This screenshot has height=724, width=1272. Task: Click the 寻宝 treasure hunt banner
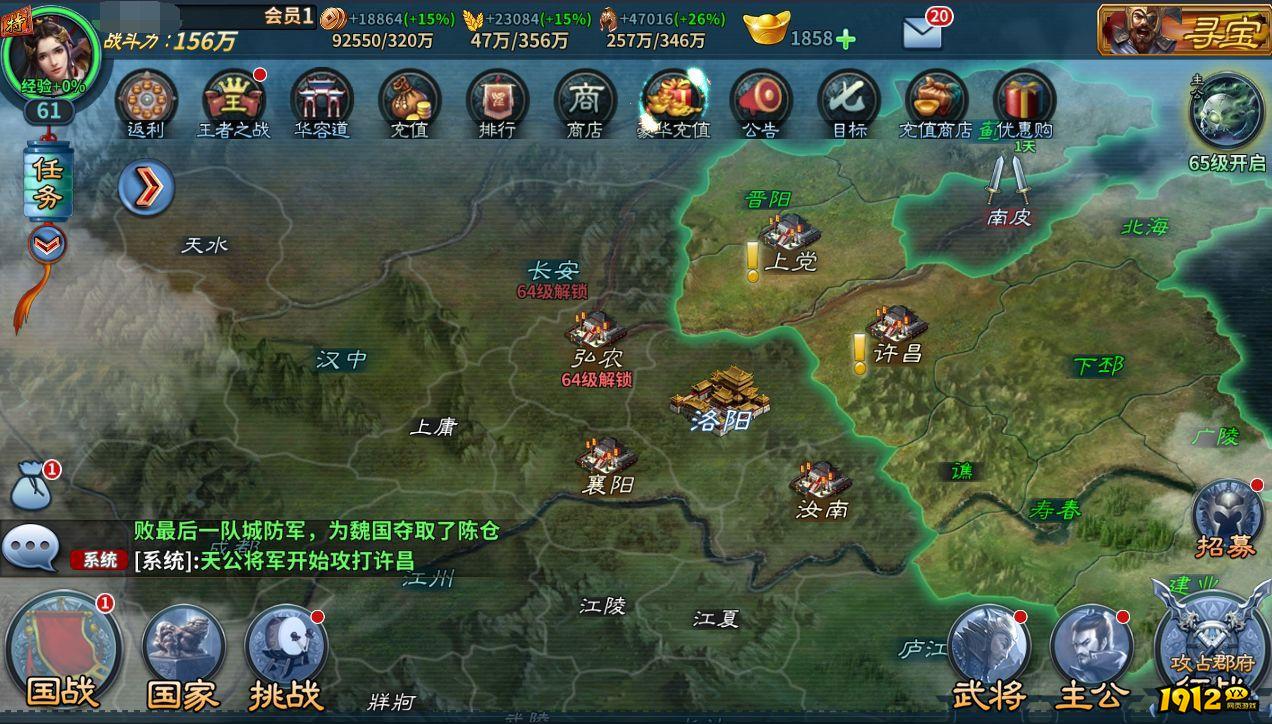(1182, 30)
